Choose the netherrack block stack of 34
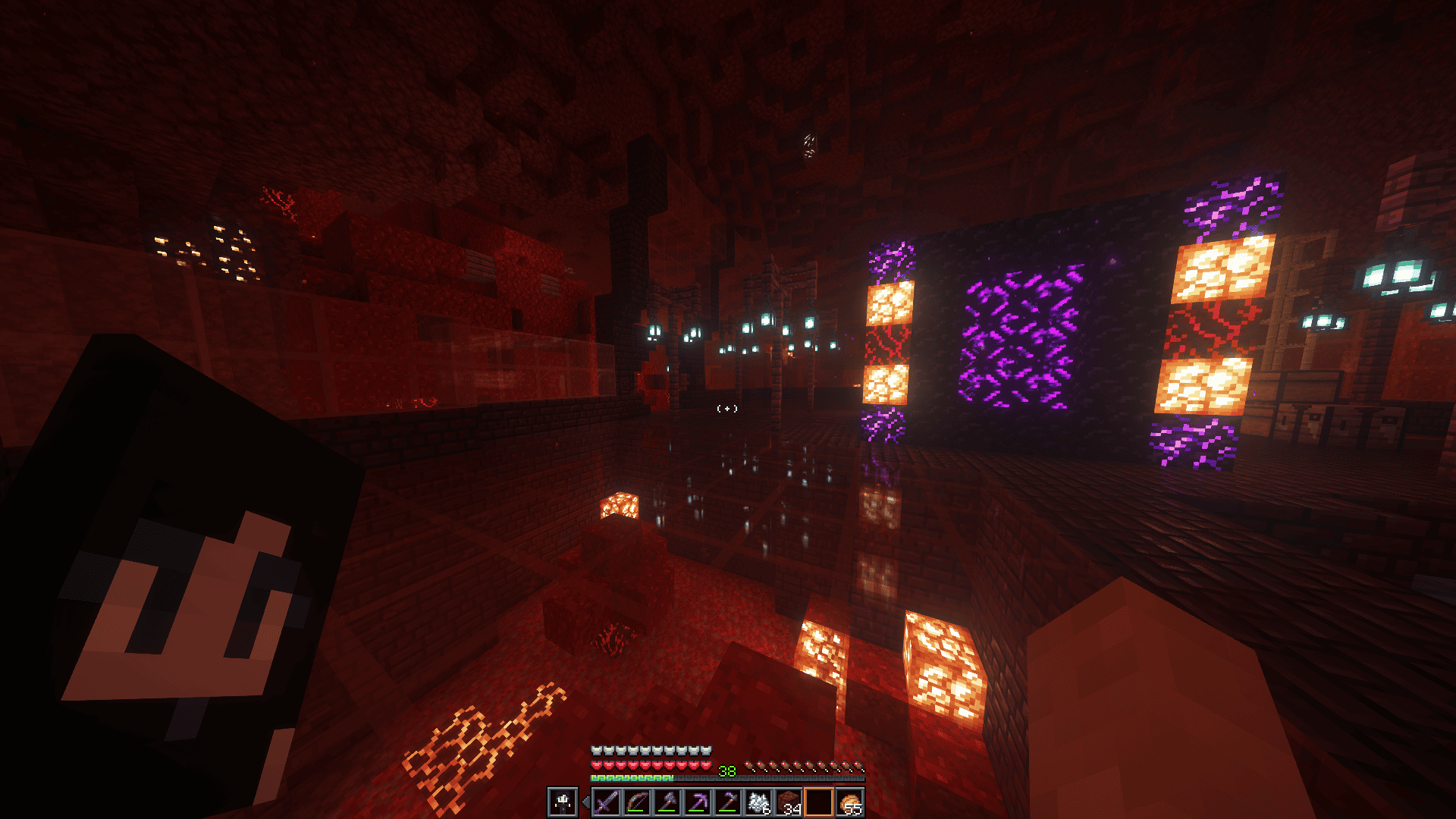 [x=789, y=802]
